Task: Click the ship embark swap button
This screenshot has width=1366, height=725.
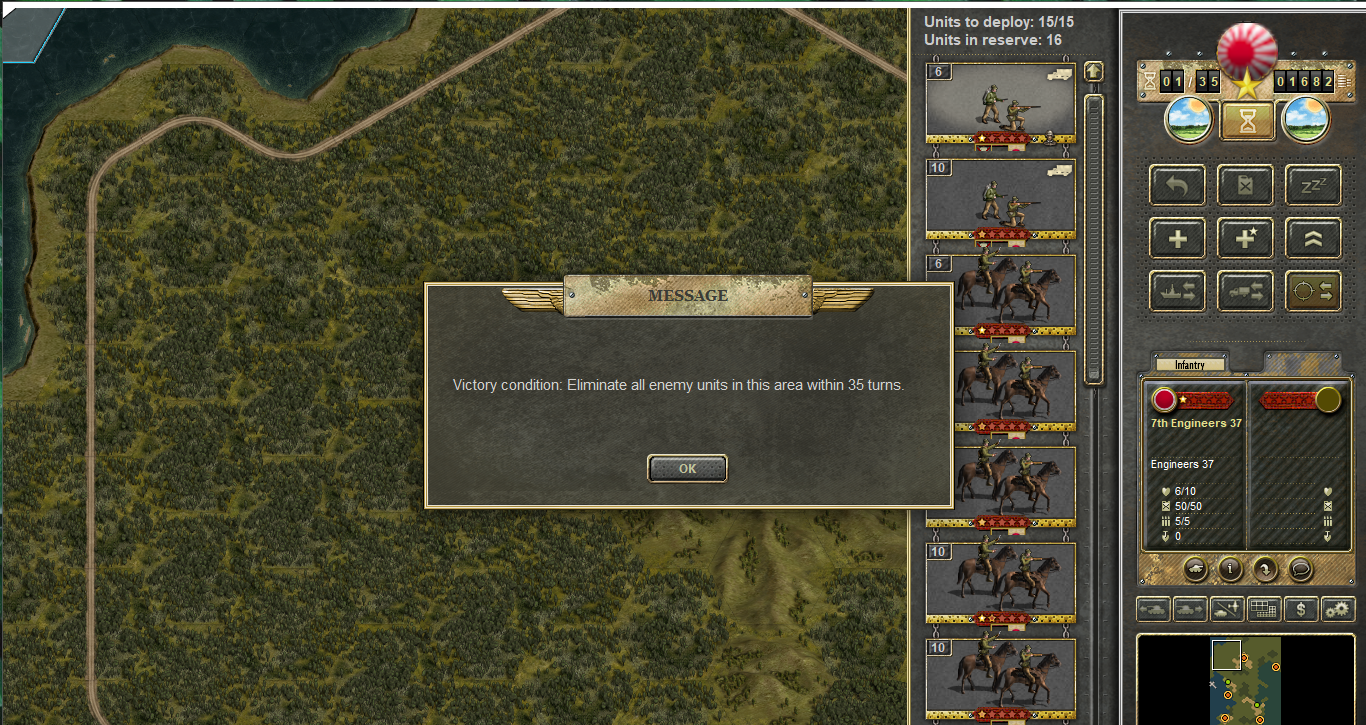Action: (1177, 291)
